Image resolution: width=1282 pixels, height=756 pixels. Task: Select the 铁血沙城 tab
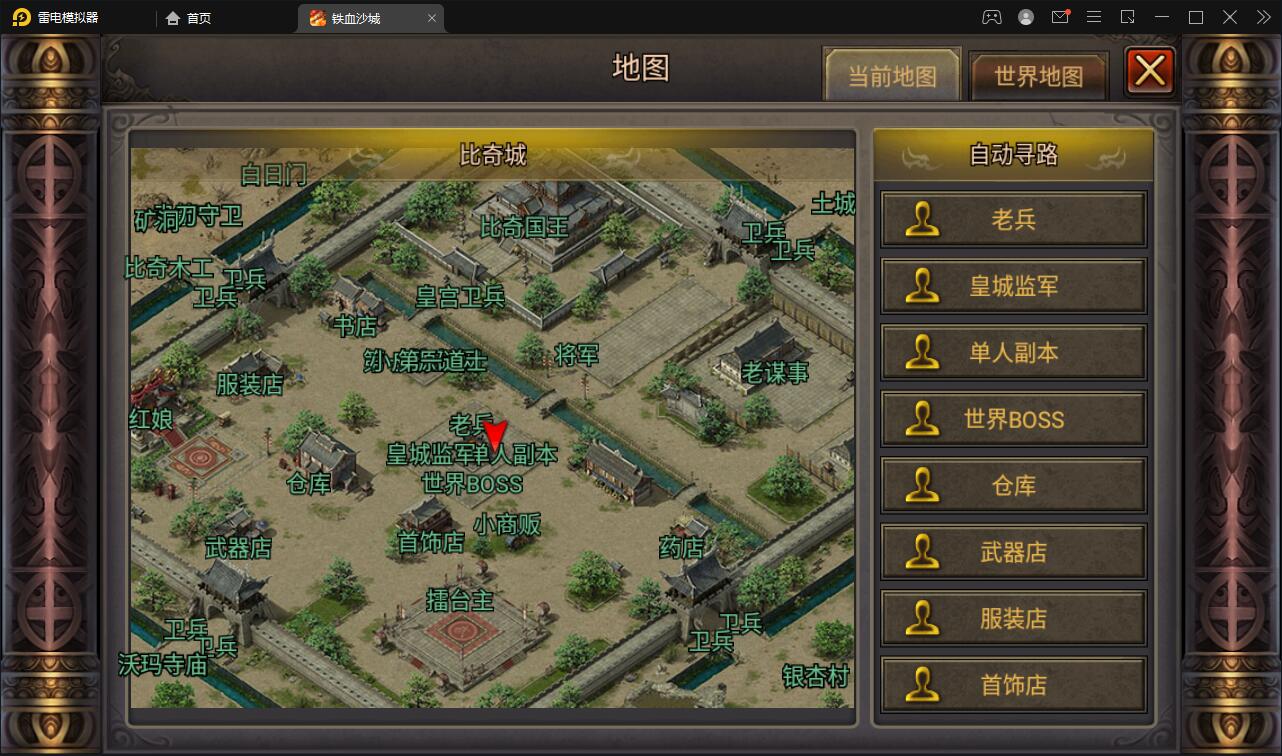(x=358, y=17)
